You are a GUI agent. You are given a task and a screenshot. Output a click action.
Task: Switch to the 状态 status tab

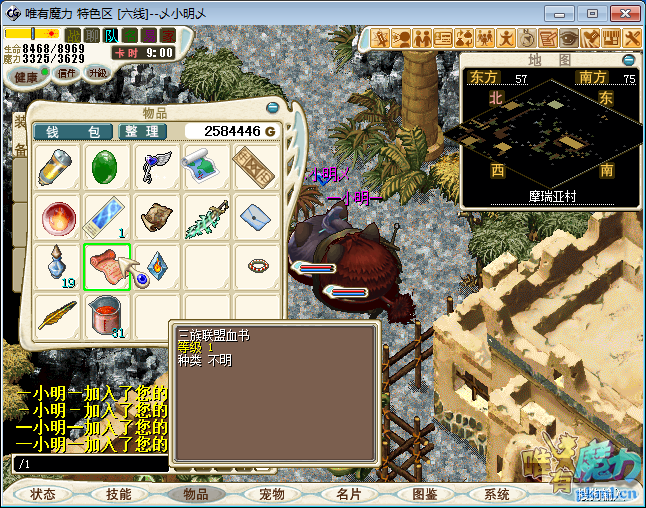click(x=43, y=494)
